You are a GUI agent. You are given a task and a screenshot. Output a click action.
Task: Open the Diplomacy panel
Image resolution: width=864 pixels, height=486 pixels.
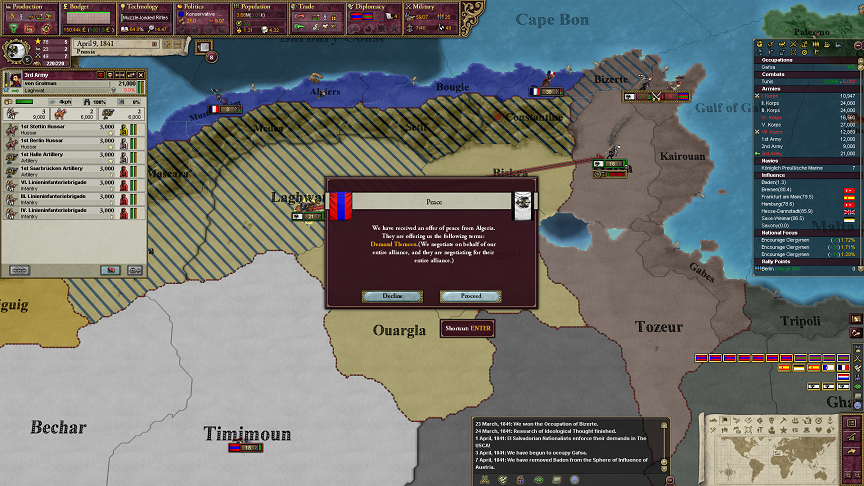coord(375,6)
